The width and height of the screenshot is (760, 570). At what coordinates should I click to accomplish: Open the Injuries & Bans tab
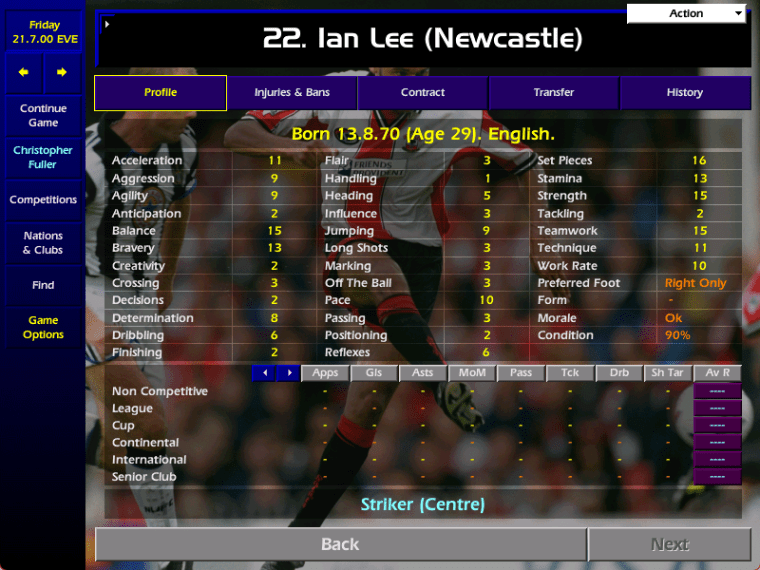click(x=292, y=93)
